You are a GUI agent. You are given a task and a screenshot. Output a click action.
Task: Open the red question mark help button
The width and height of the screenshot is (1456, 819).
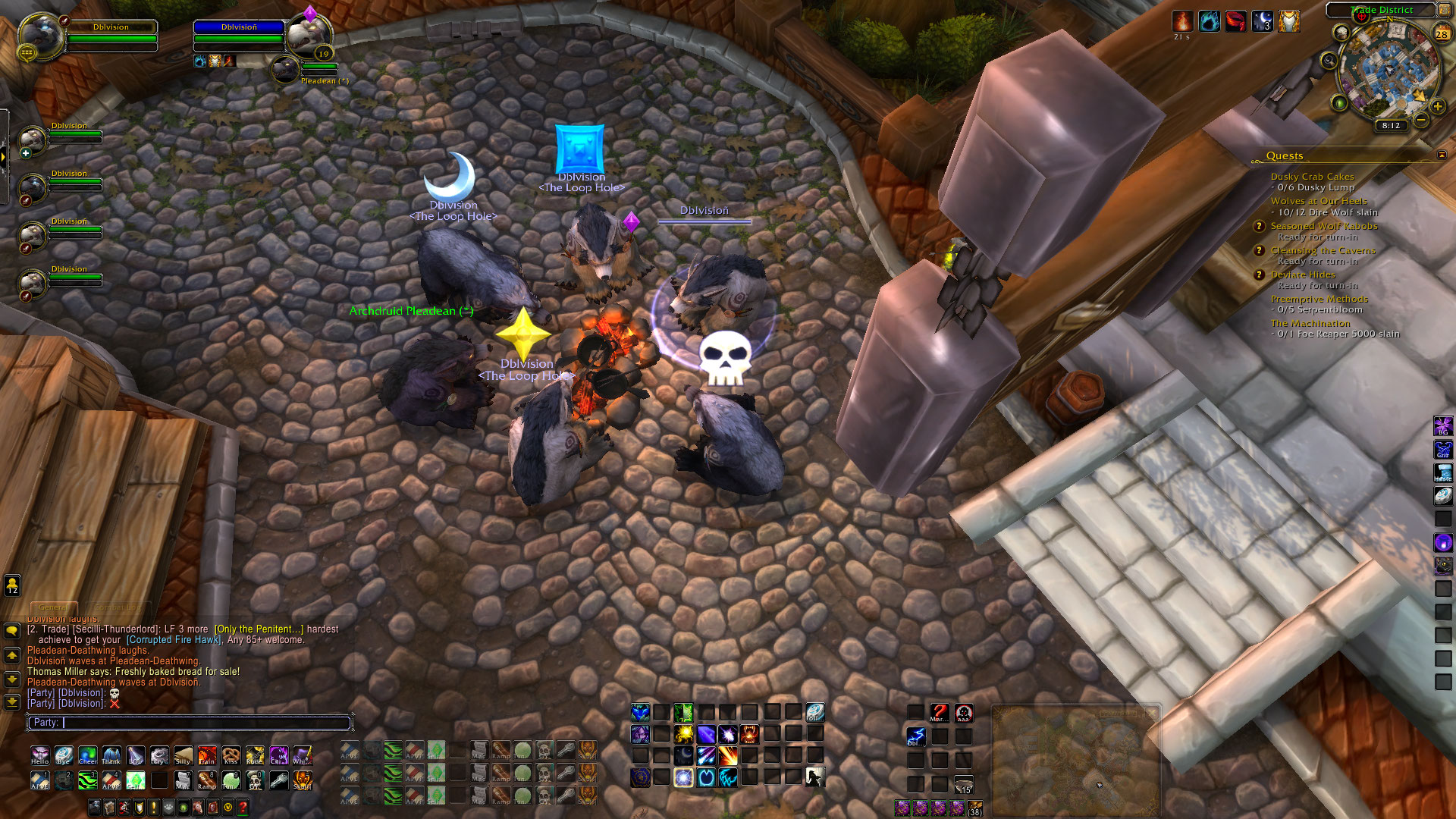coord(243,808)
